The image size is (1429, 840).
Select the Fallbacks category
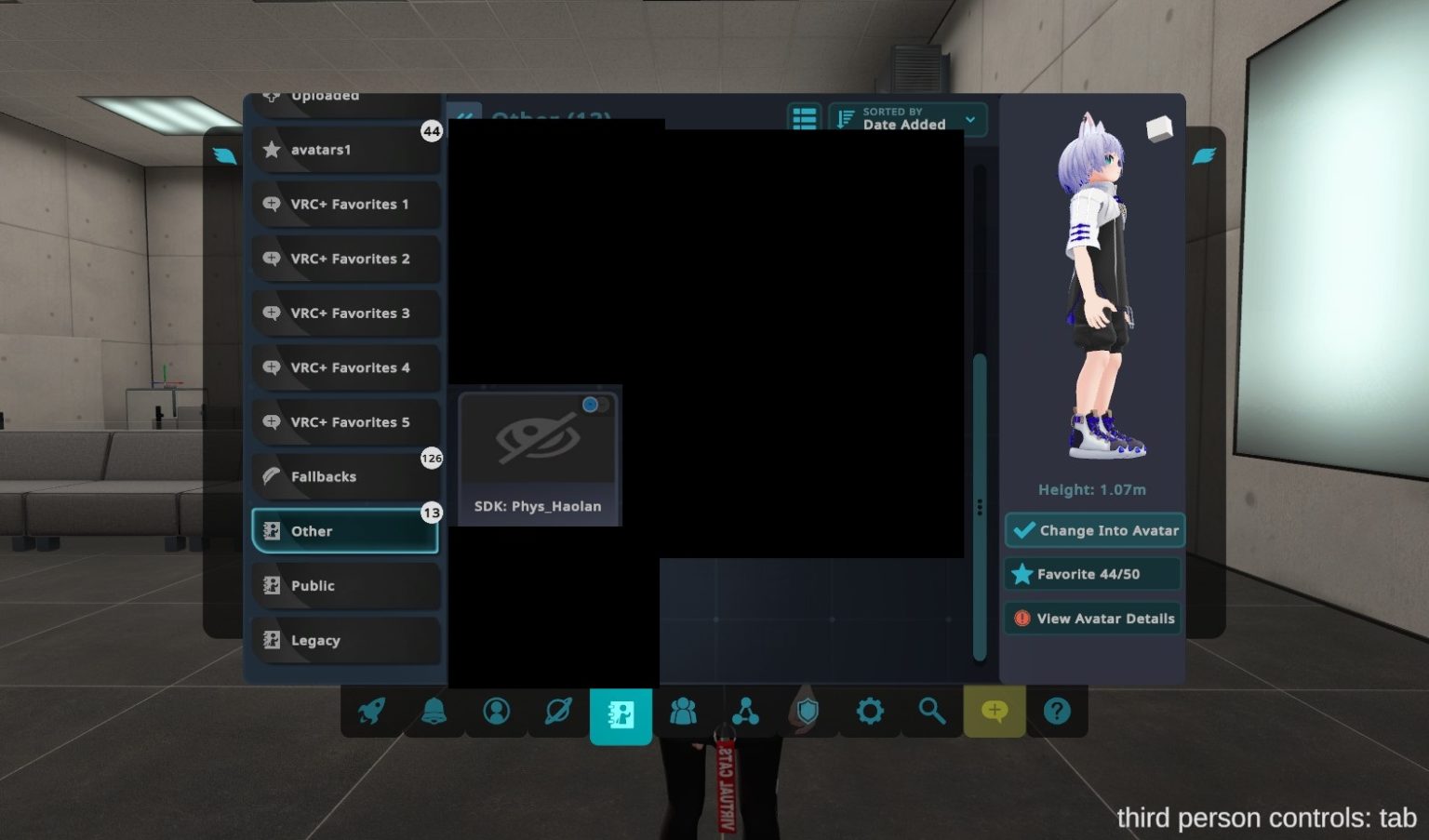[345, 476]
